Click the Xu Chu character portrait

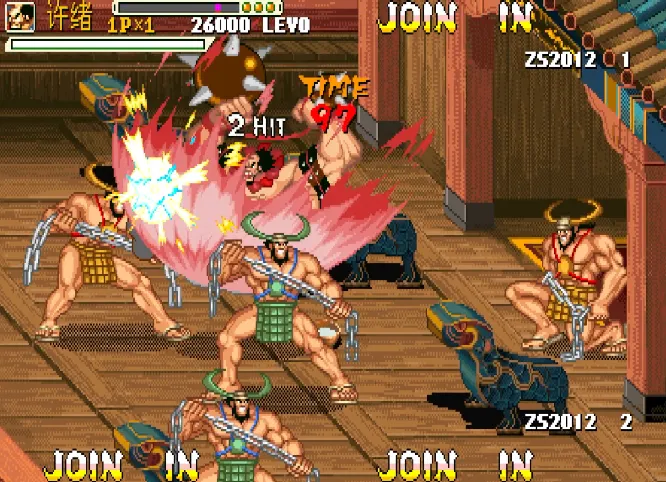point(20,16)
